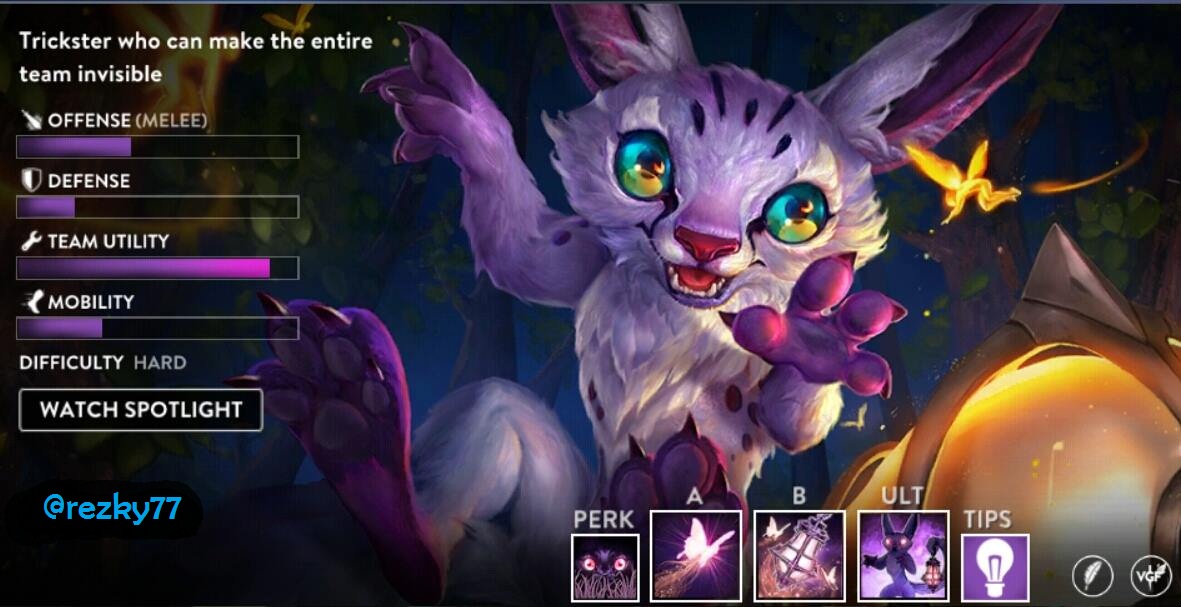Select the A ability butterfly icon
The image size is (1181, 607).
696,556
